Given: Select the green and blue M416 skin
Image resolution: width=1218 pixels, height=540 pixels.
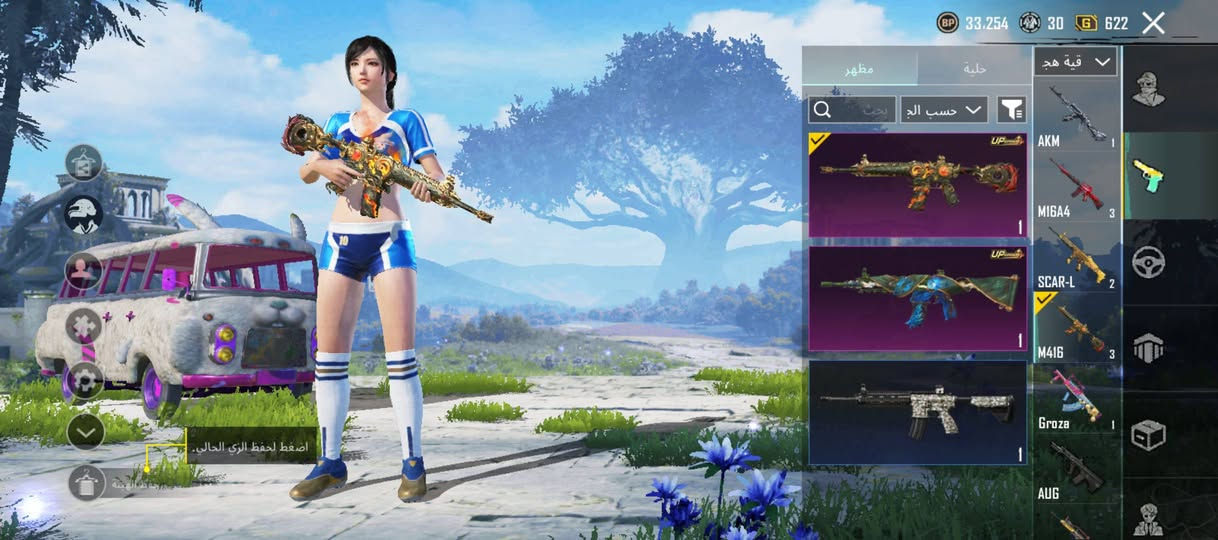Looking at the screenshot, I should (x=917, y=298).
